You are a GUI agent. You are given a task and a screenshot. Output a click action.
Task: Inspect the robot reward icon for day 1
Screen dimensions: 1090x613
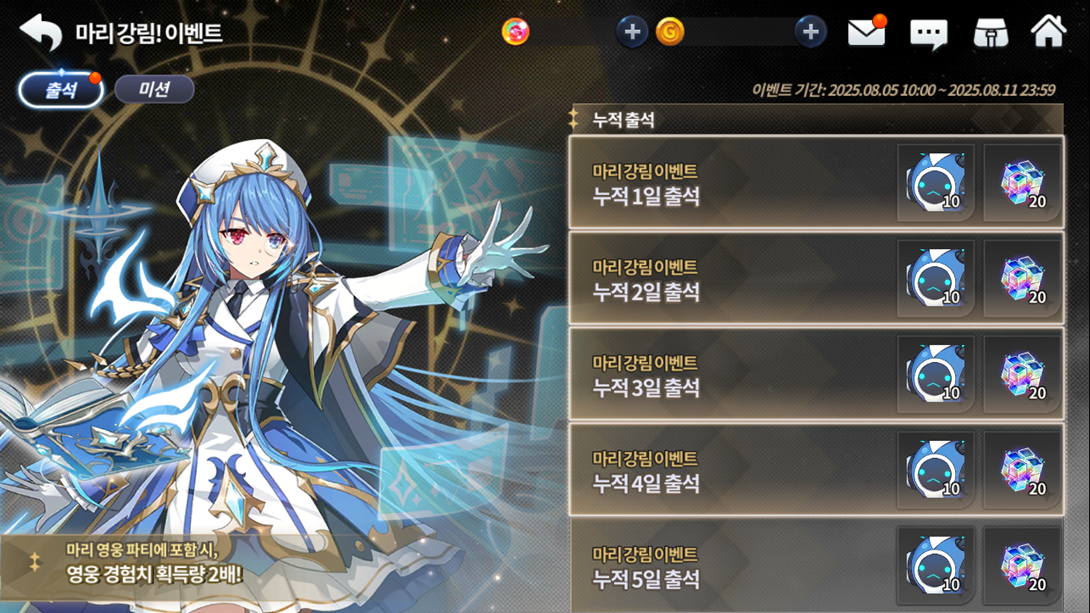coord(935,183)
